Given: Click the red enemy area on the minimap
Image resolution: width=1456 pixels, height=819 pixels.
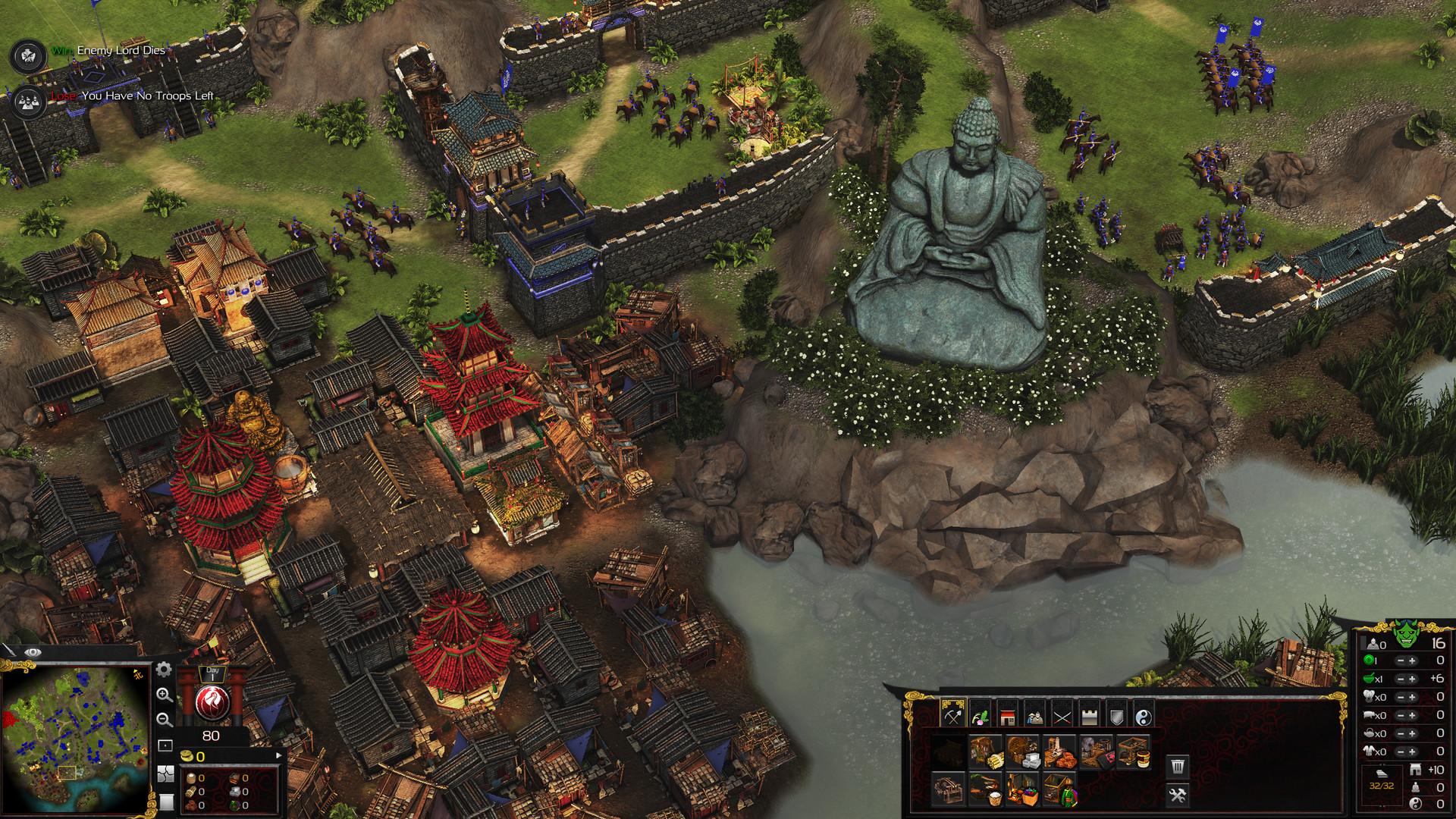Looking at the screenshot, I should [8, 719].
